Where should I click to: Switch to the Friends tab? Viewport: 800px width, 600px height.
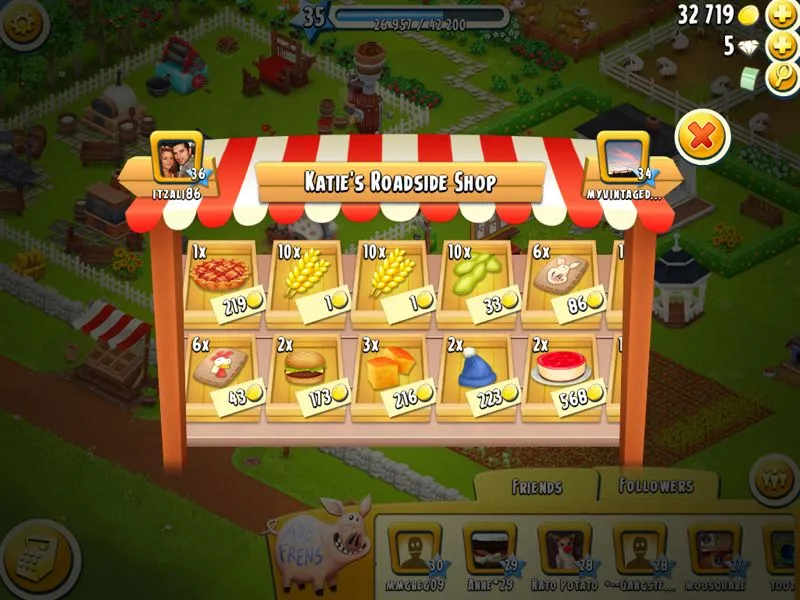pos(536,487)
